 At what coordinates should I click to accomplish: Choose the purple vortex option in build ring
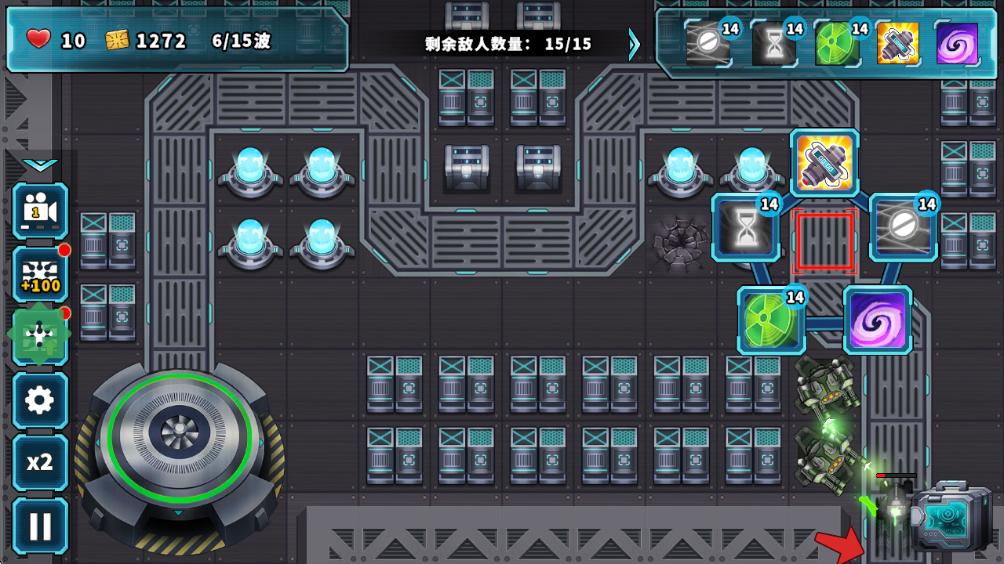click(x=877, y=320)
